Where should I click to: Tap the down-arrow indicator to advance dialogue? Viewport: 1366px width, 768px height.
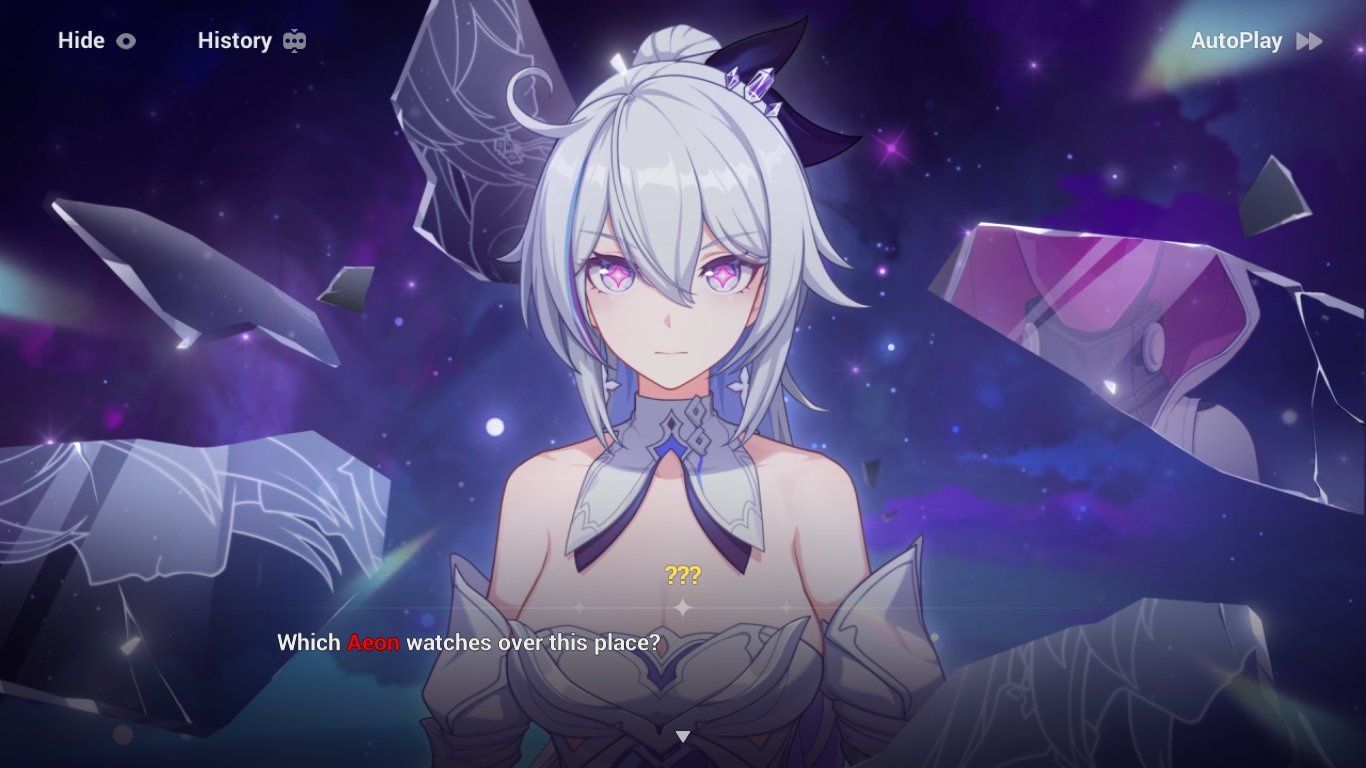(683, 735)
